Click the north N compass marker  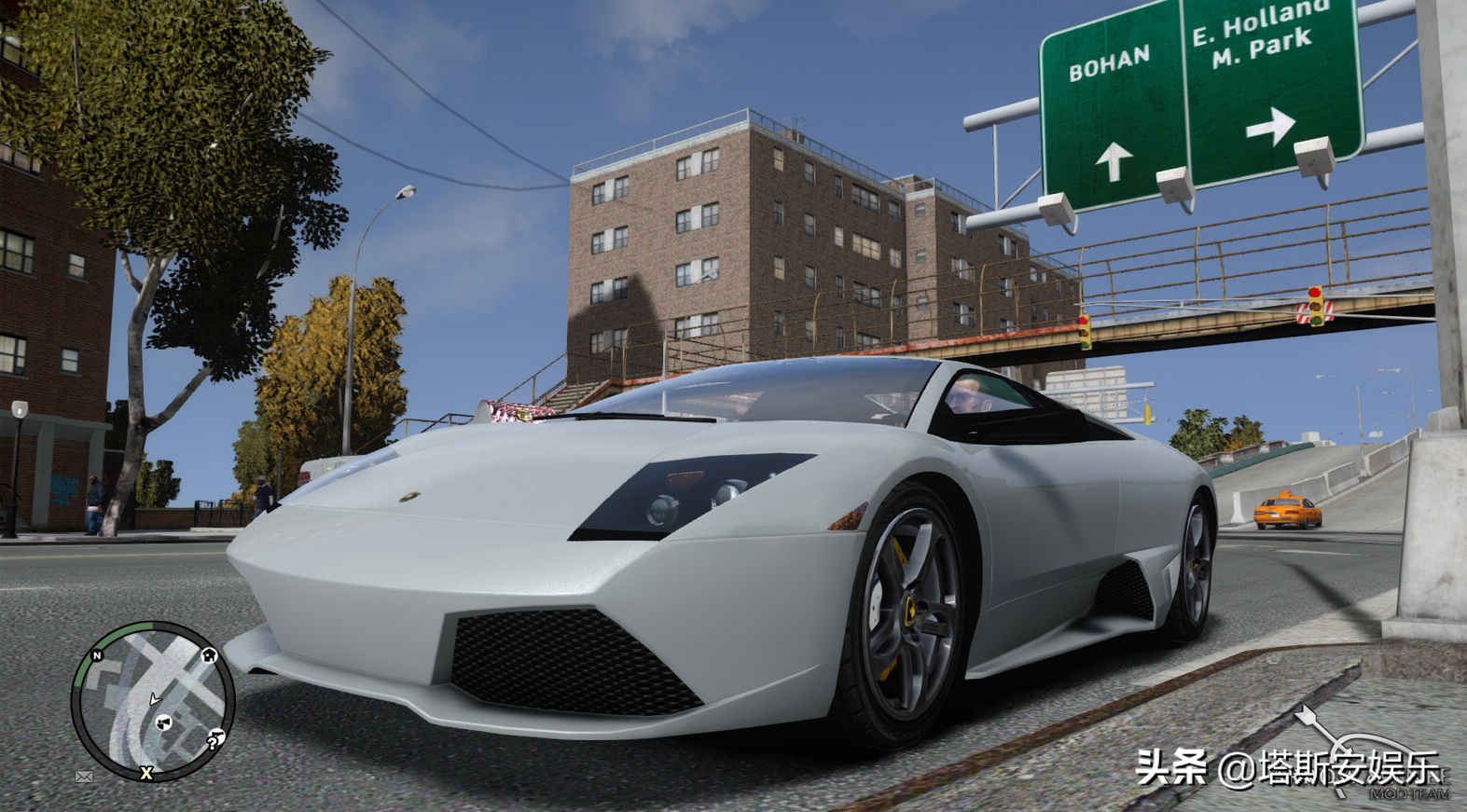point(96,656)
